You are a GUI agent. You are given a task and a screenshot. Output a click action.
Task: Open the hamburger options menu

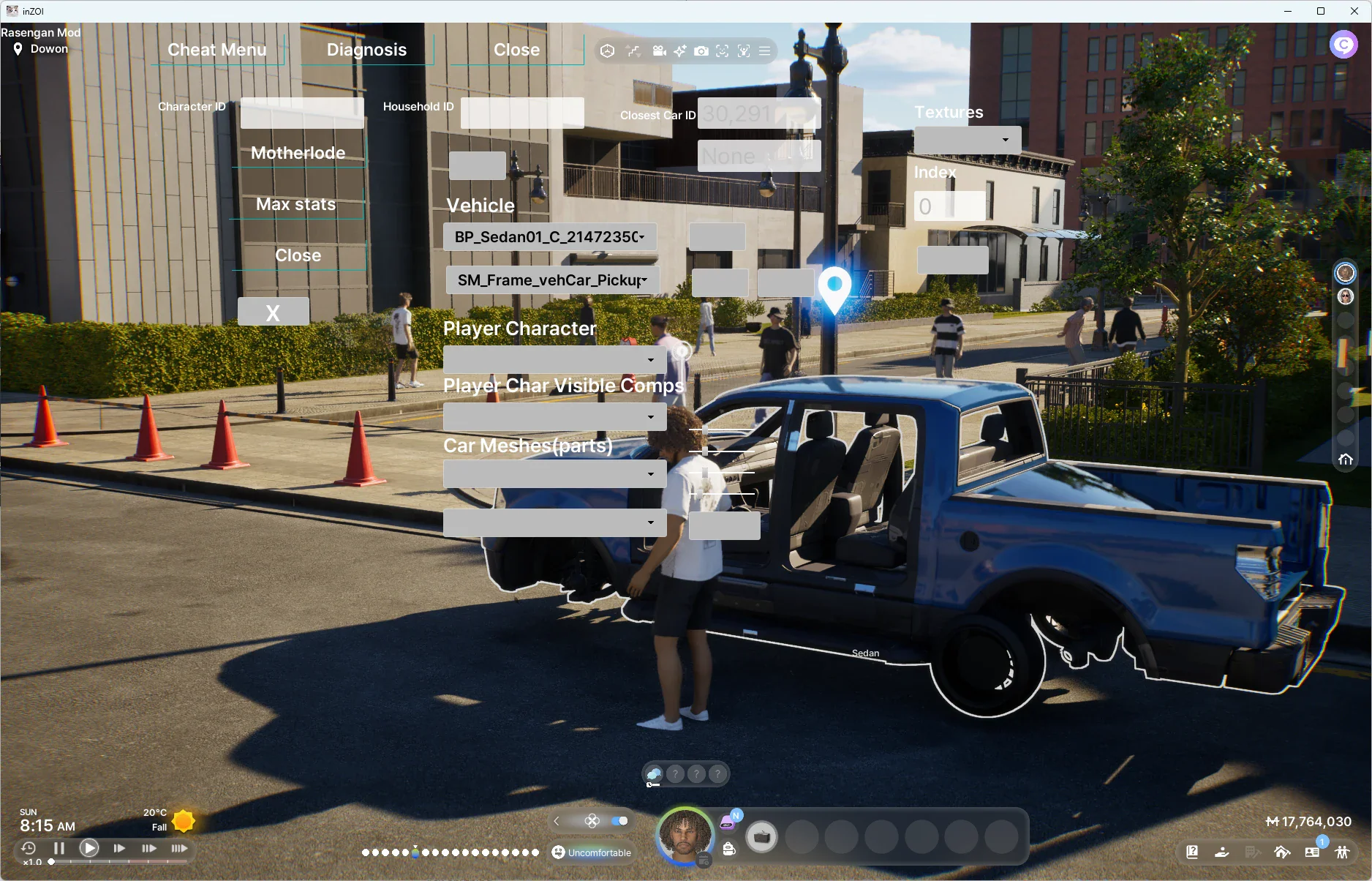764,51
